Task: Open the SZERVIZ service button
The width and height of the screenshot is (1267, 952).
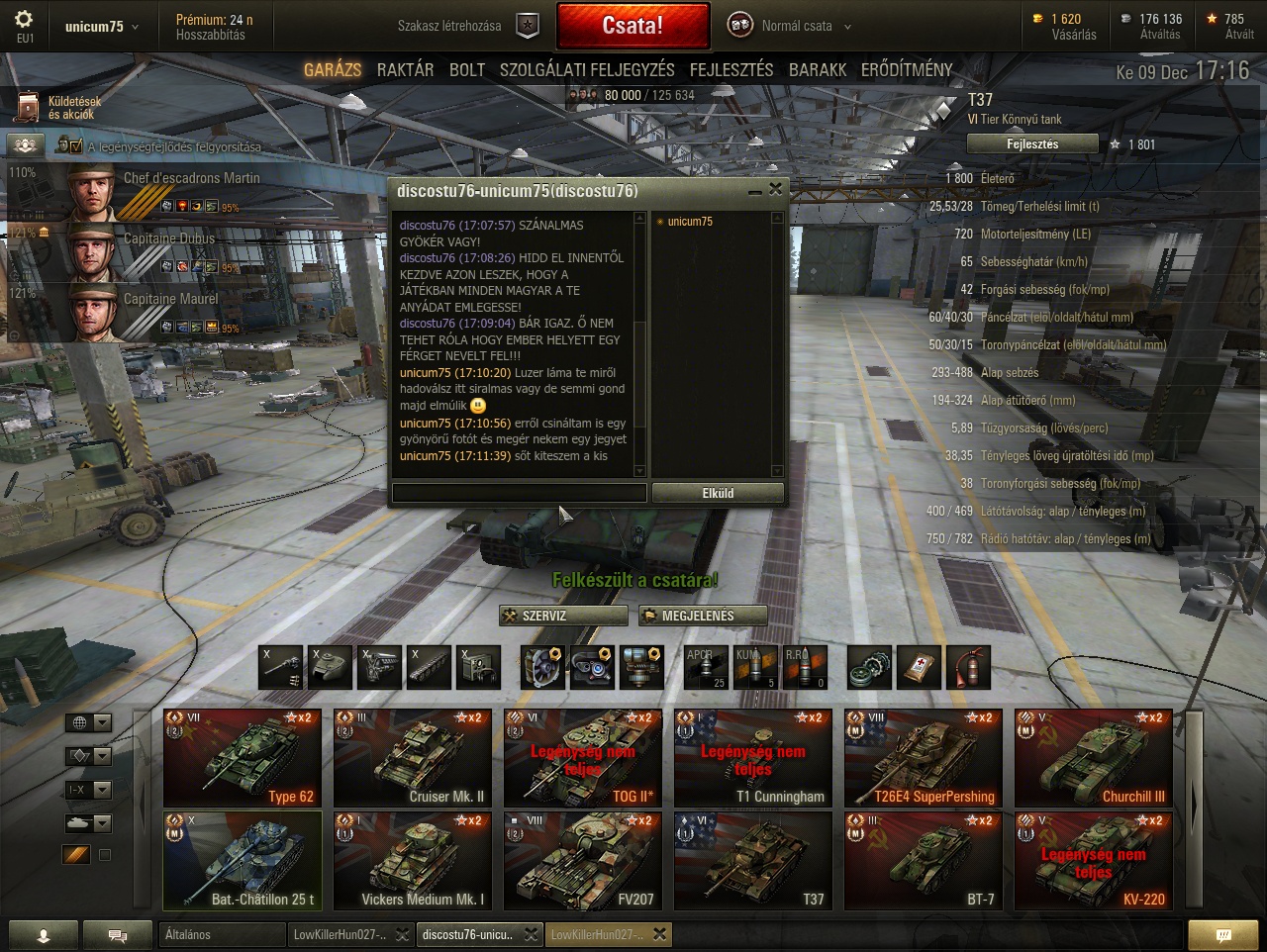Action: click(563, 616)
